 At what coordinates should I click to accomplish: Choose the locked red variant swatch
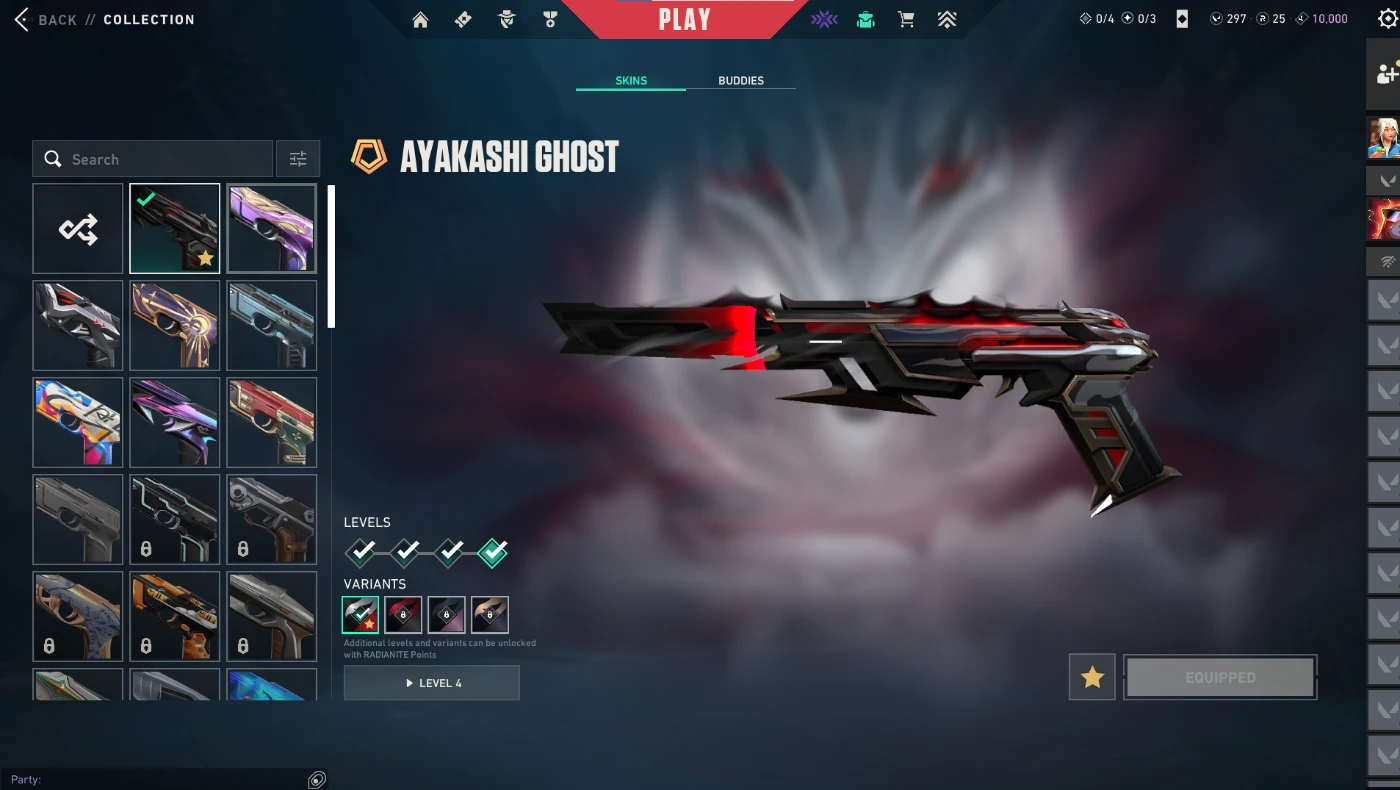404,615
